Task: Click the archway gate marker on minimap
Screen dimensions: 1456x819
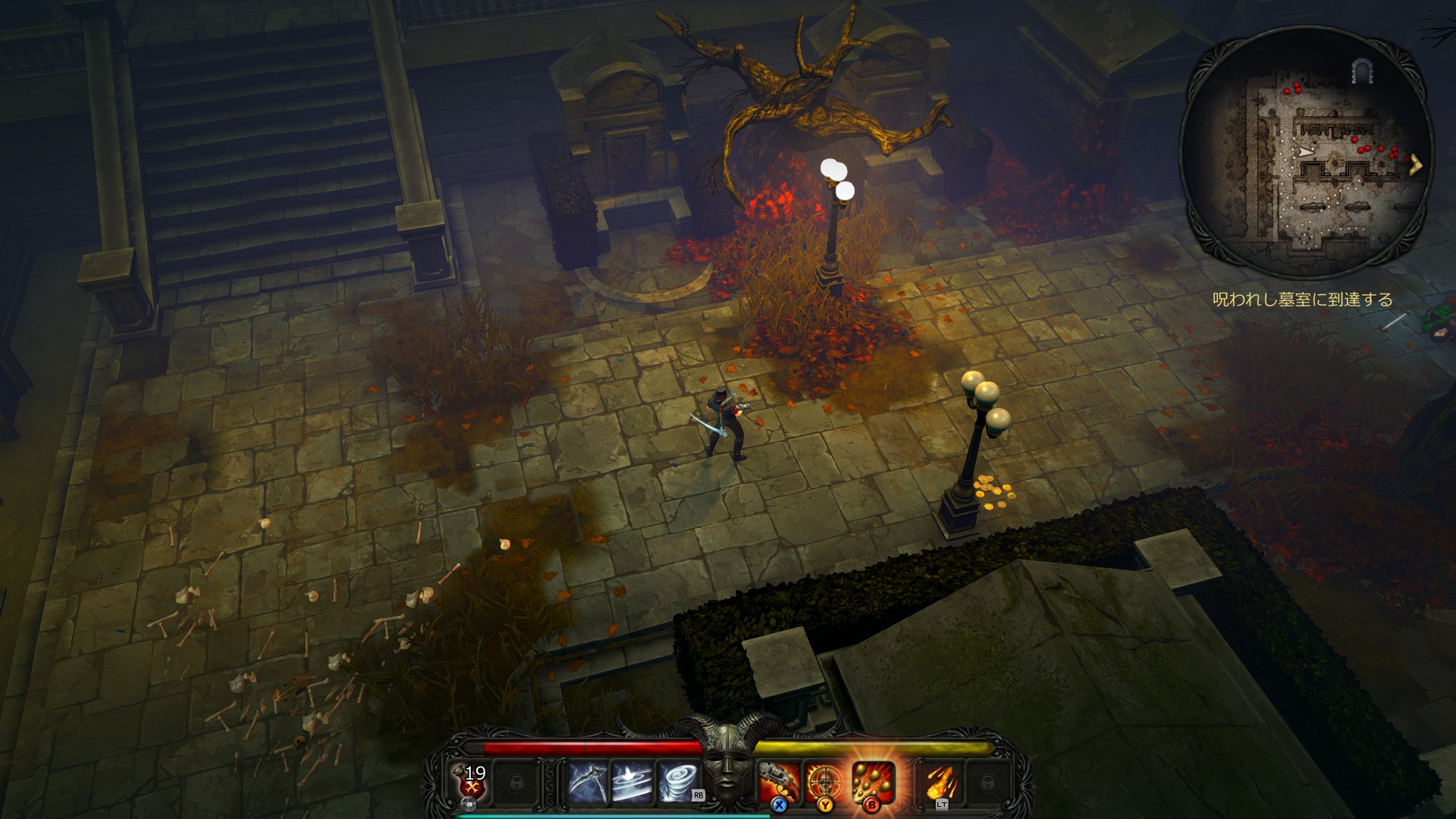Action: point(1361,72)
